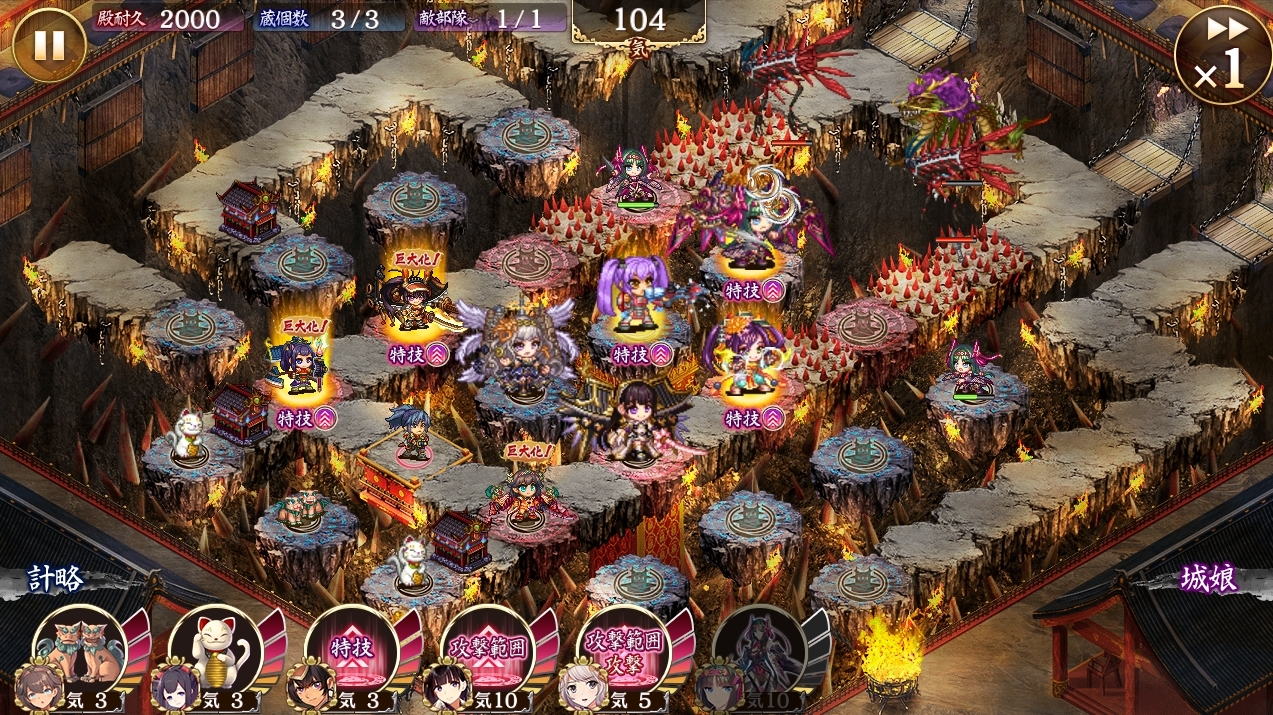Trigger the 攻撃範囲 stratagem costing 10 ki
This screenshot has width=1273, height=715.
(487, 650)
